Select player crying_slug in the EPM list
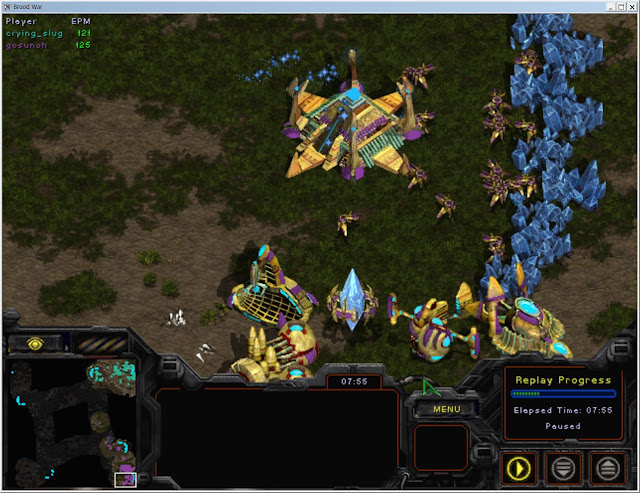Image resolution: width=640 pixels, height=493 pixels. pyautogui.click(x=36, y=33)
